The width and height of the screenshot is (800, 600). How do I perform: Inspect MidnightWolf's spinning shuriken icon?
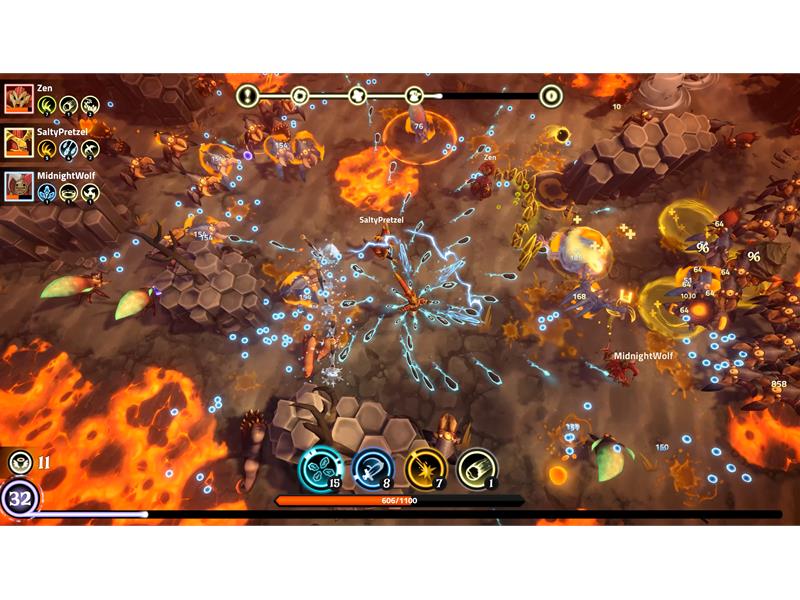tap(90, 193)
